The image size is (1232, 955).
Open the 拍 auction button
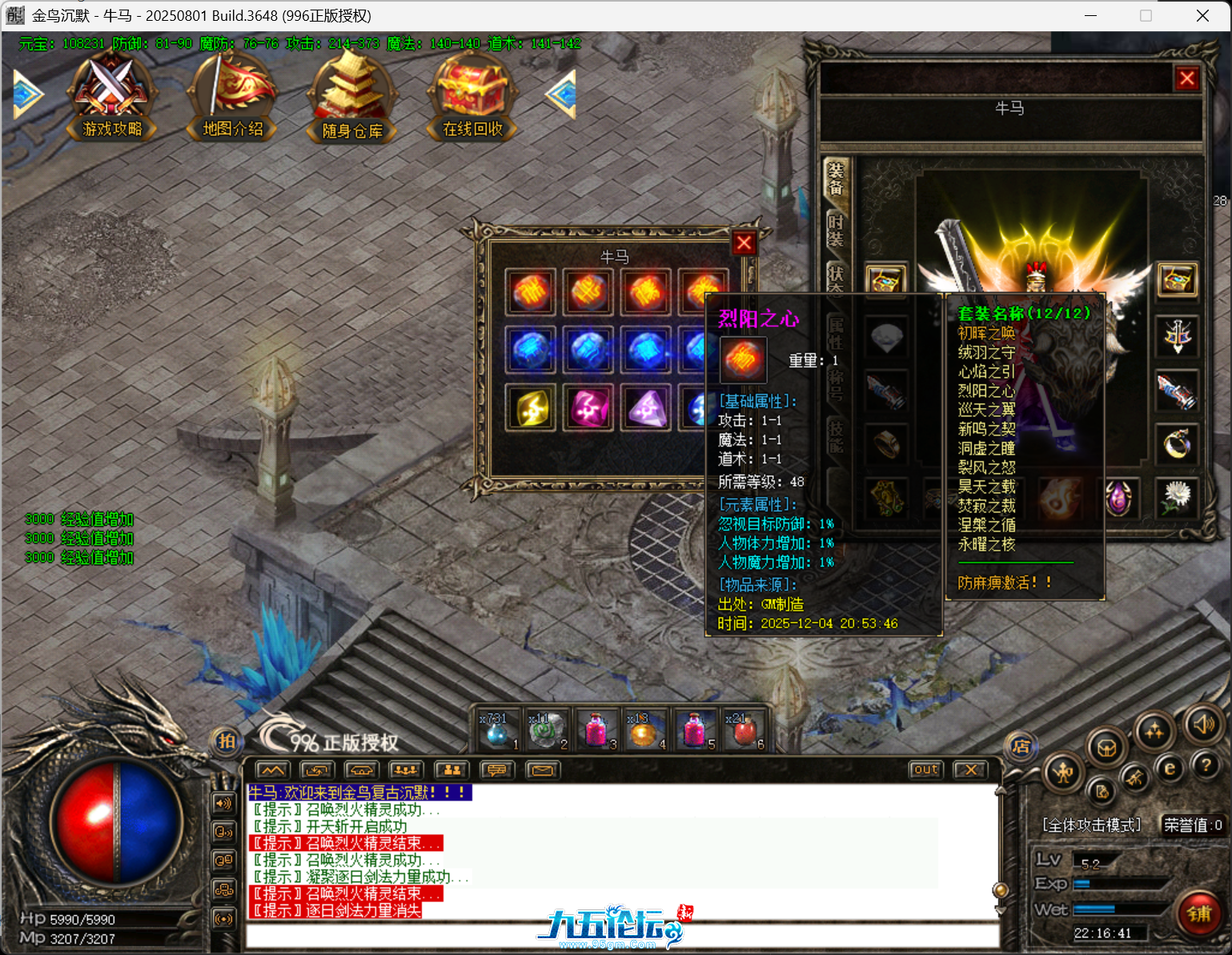[227, 741]
